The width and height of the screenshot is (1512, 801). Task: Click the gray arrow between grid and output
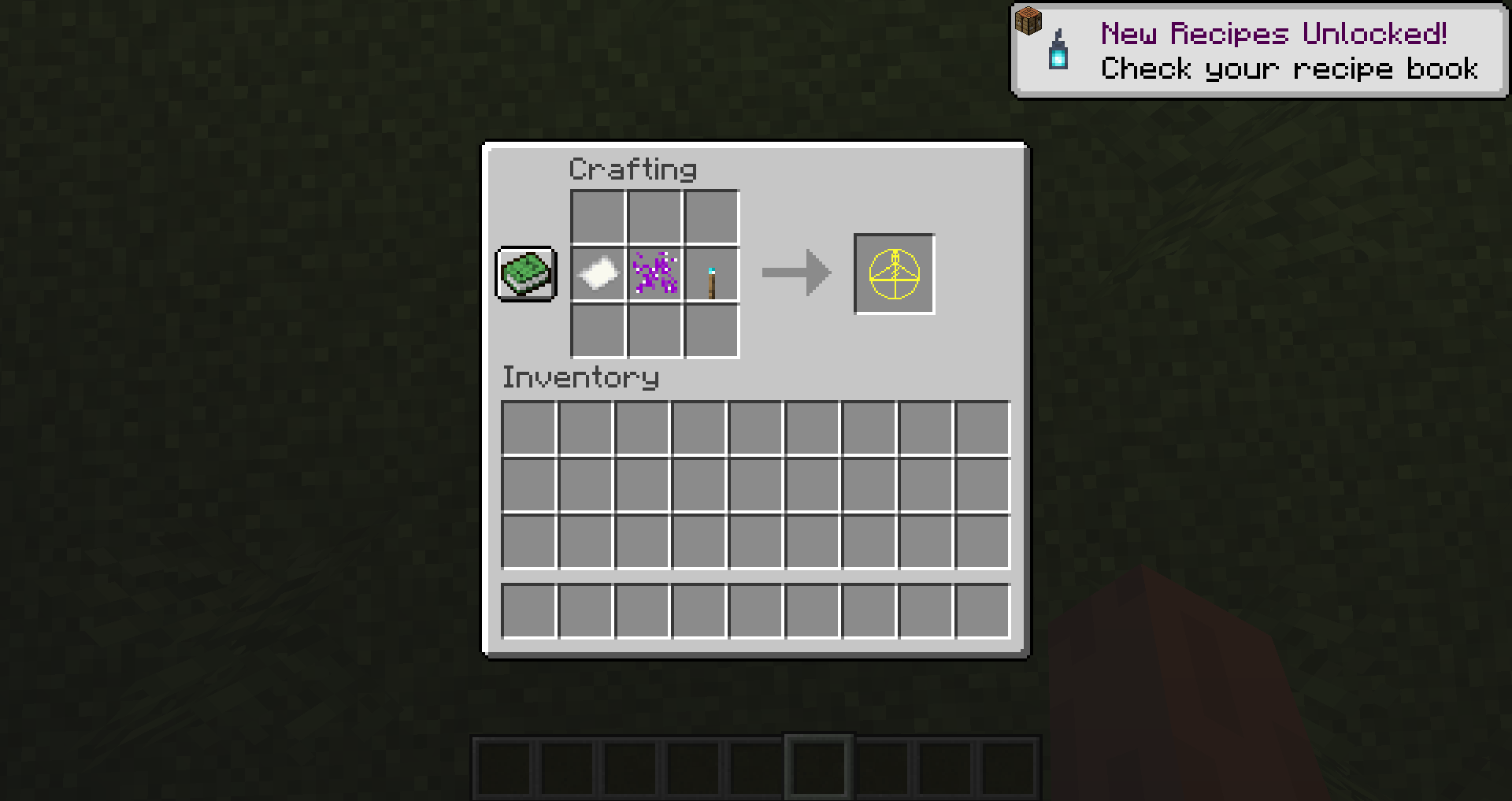[795, 274]
